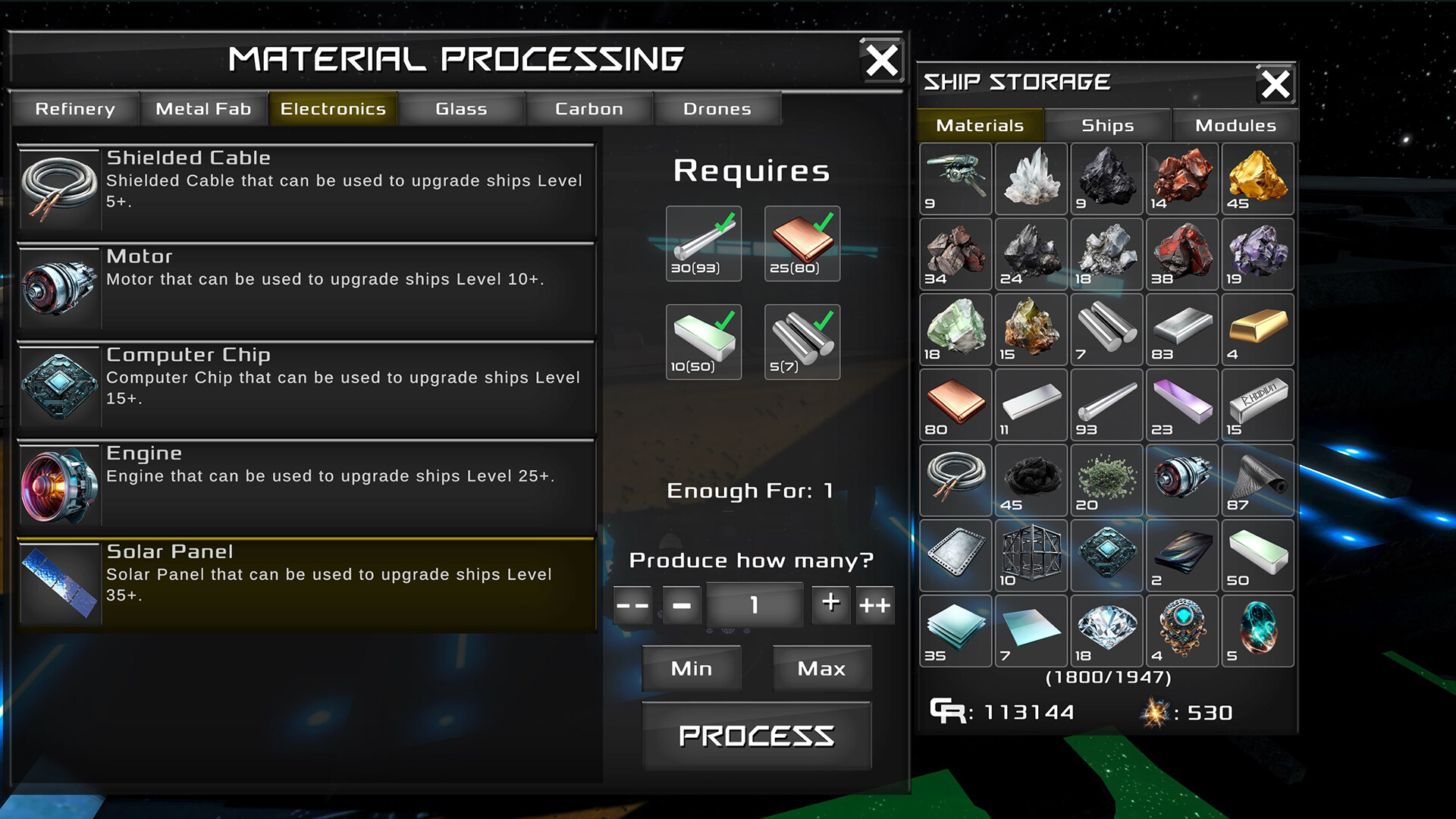Switch to the Refinery tab

point(74,108)
